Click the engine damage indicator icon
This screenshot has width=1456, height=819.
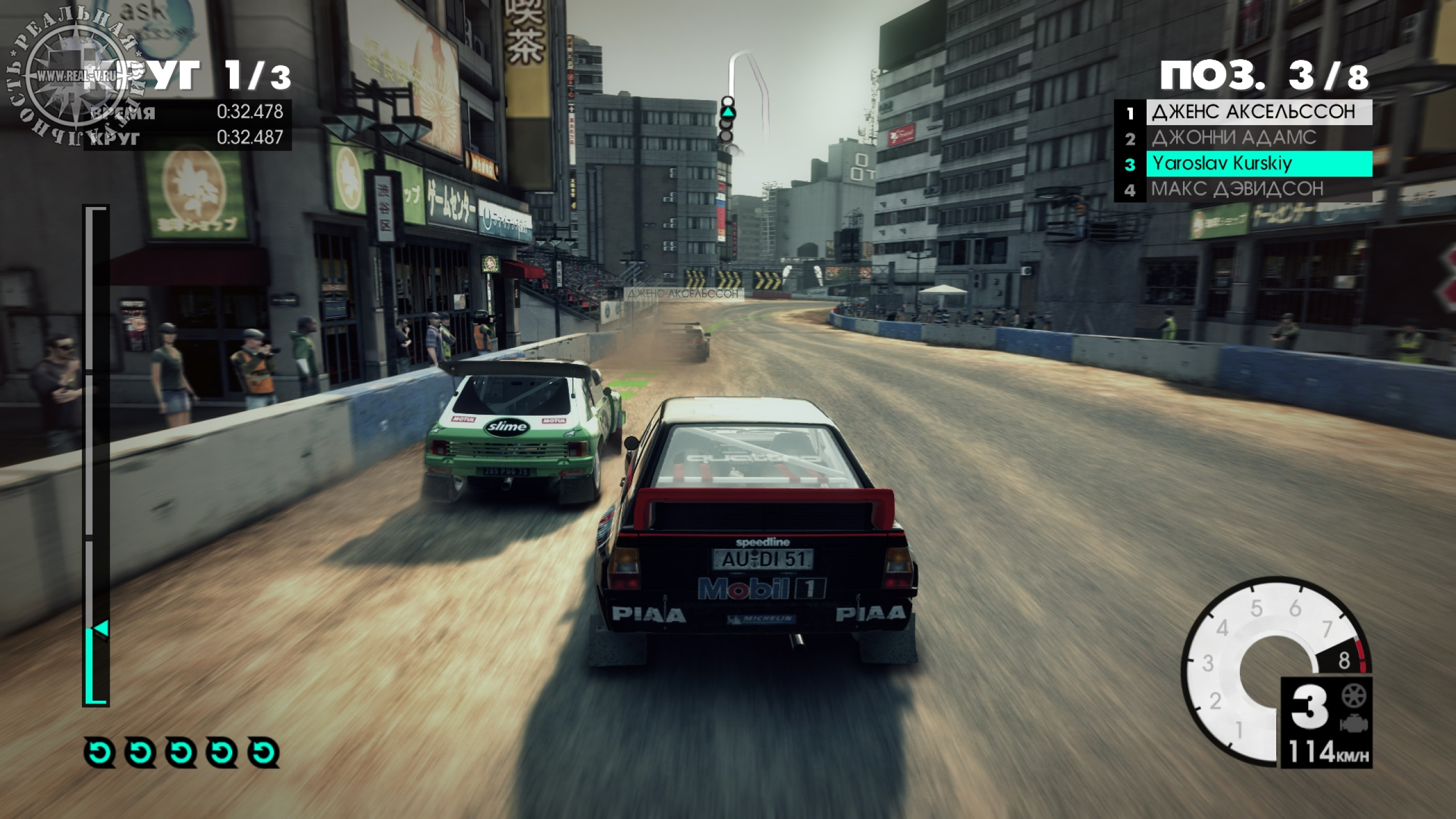tap(1354, 724)
